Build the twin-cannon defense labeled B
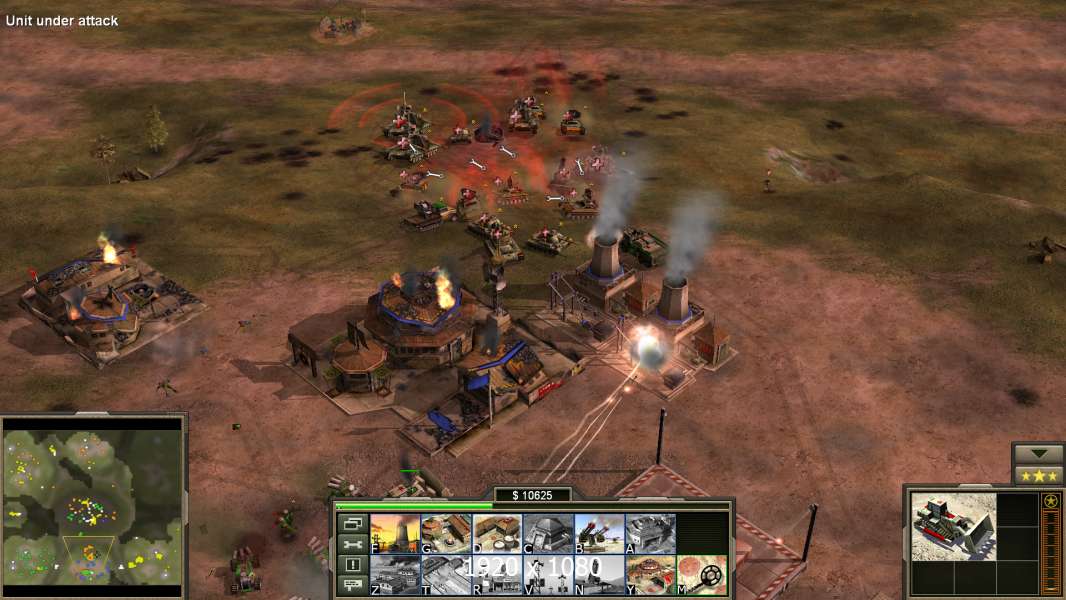 tap(599, 534)
